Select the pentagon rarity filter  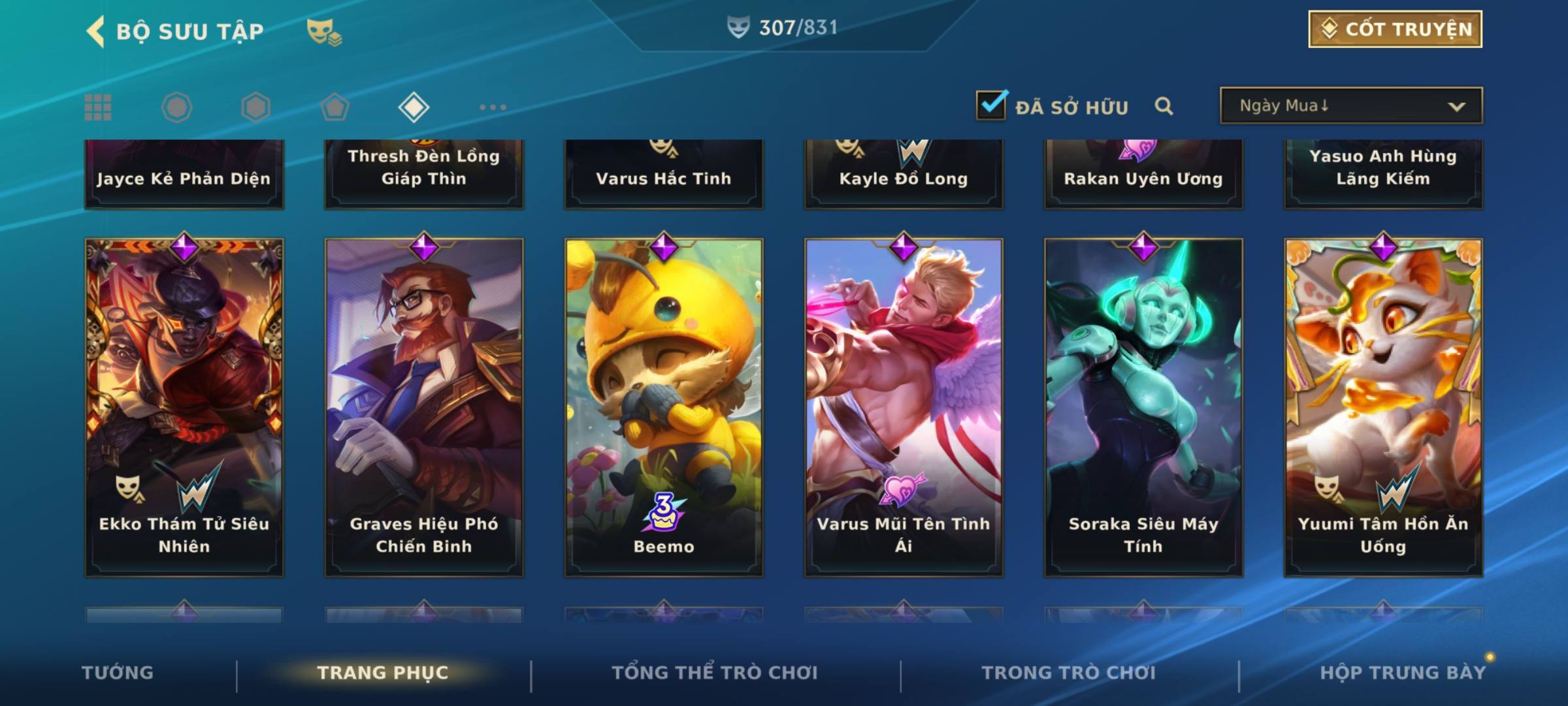335,107
